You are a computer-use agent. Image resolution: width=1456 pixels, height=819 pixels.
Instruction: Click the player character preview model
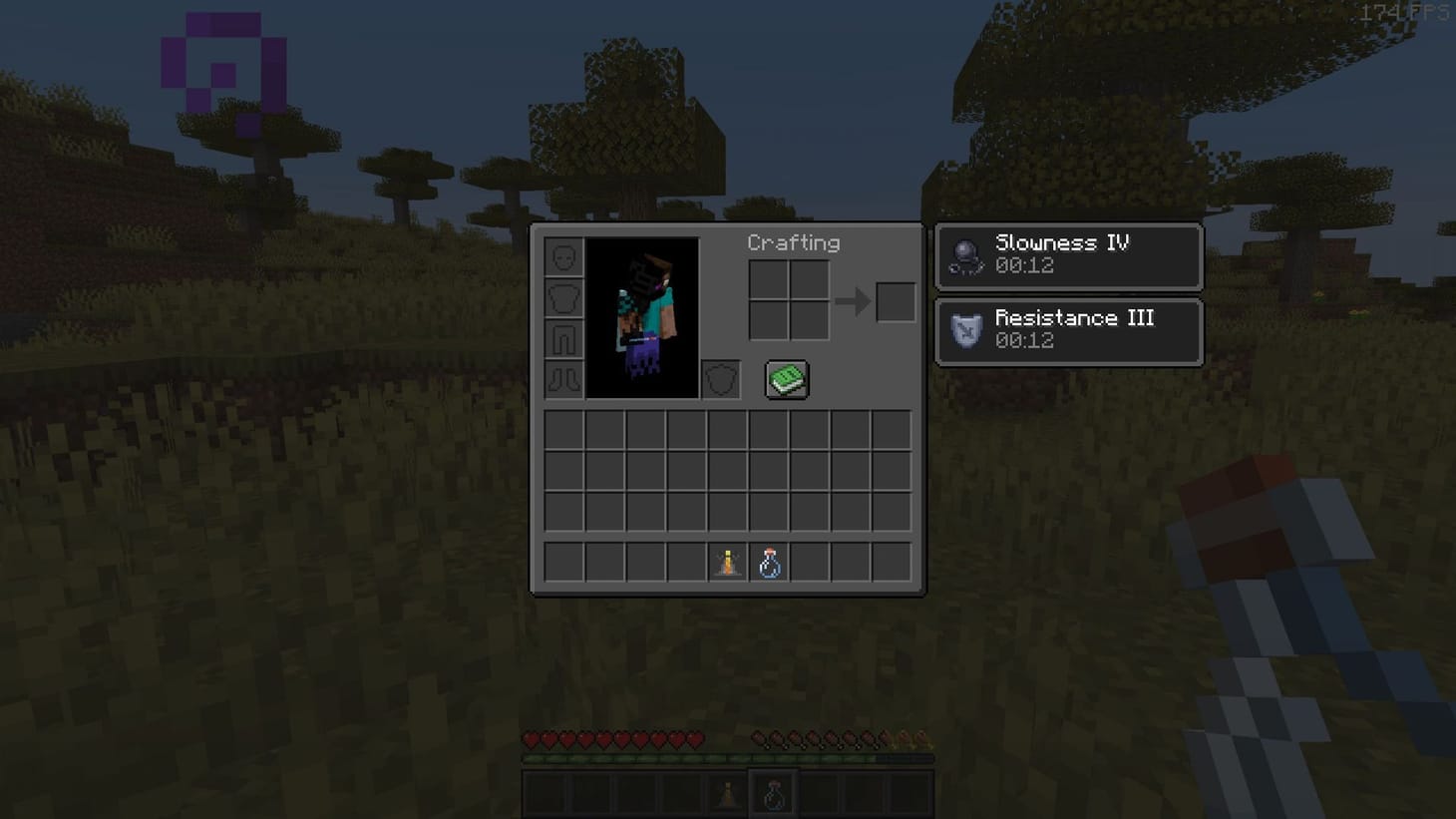pos(643,314)
